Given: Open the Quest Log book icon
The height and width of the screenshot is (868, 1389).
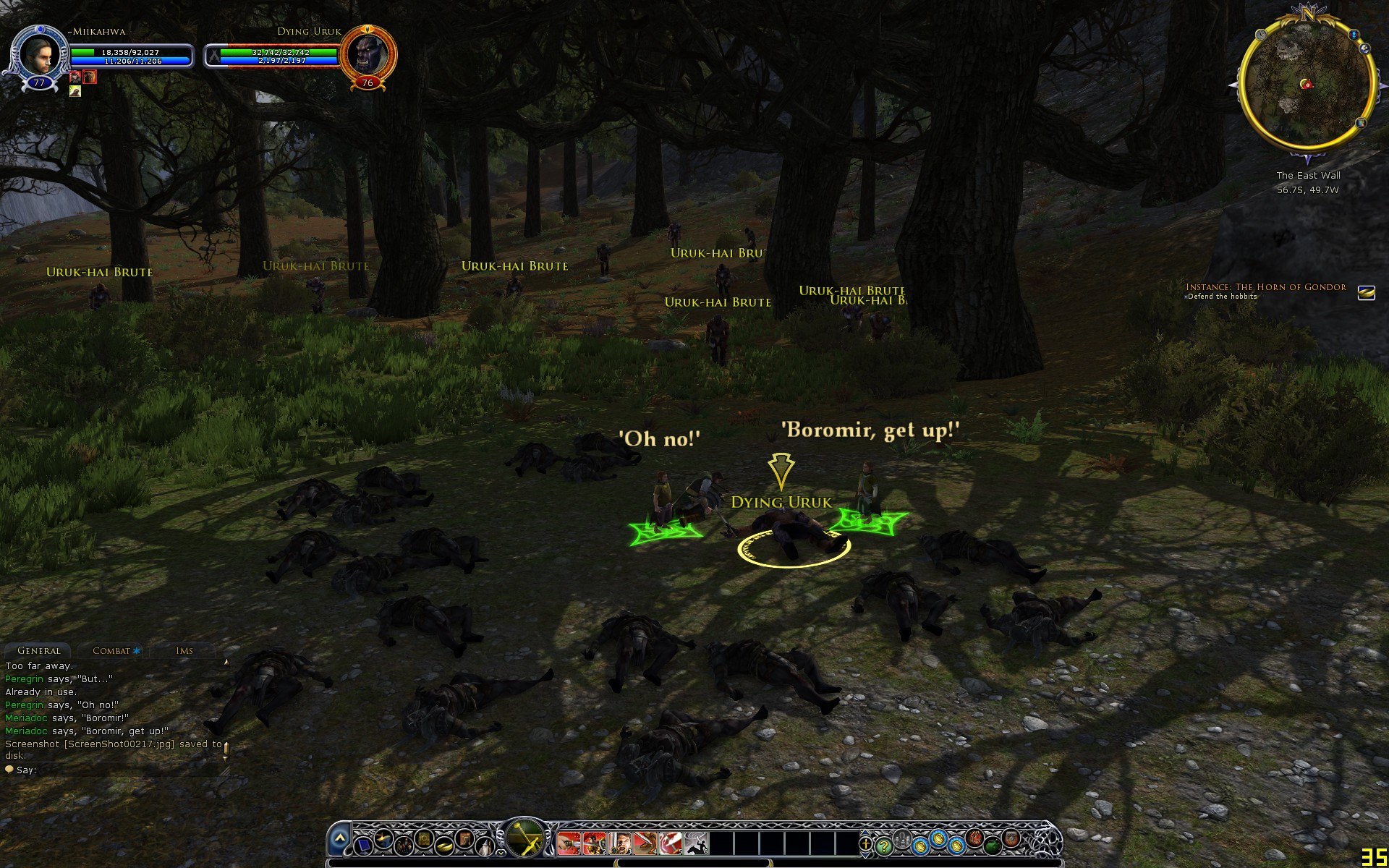Looking at the screenshot, I should 423,839.
